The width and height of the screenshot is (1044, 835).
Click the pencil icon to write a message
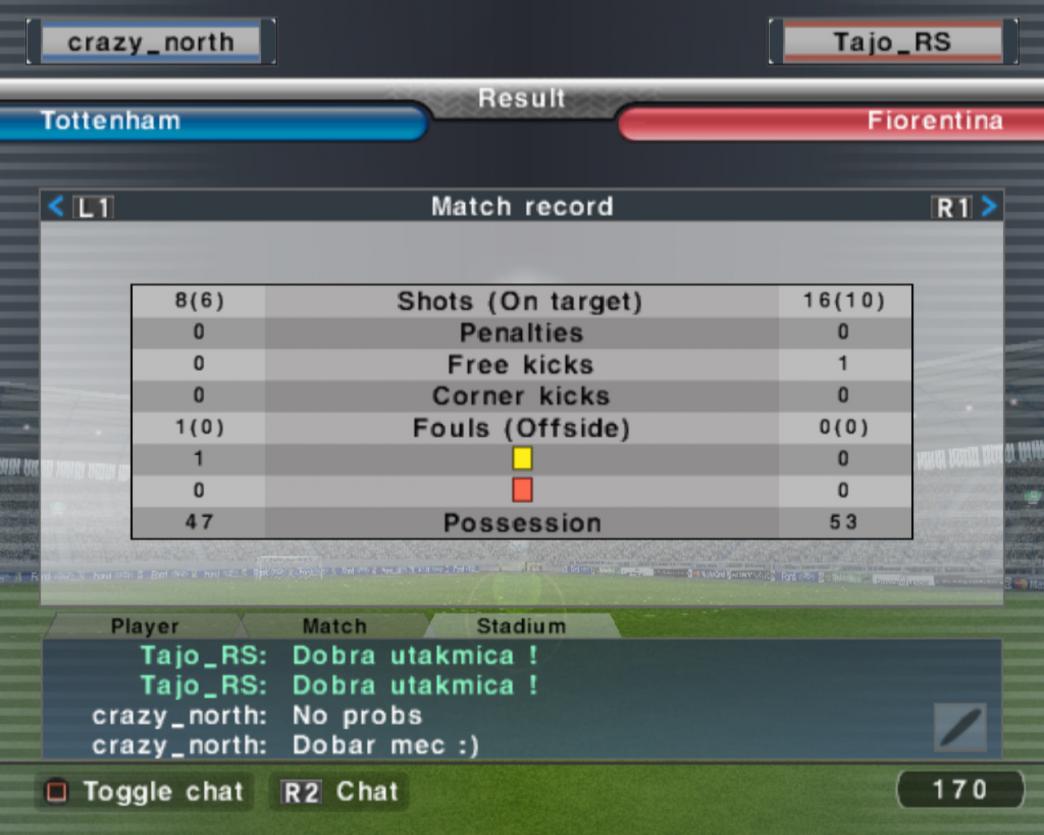(960, 727)
